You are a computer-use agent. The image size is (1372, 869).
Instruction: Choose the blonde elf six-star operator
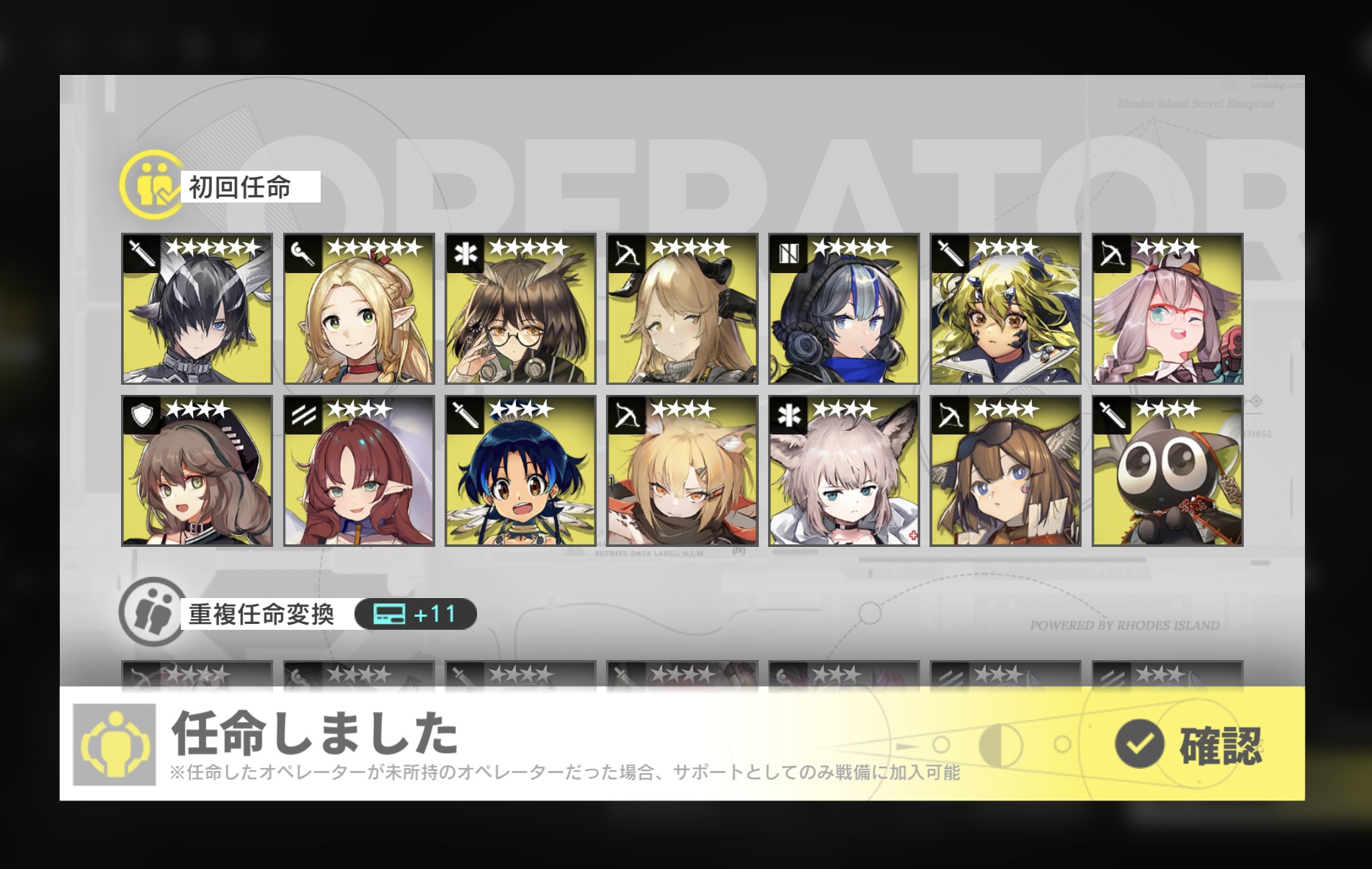pos(359,308)
